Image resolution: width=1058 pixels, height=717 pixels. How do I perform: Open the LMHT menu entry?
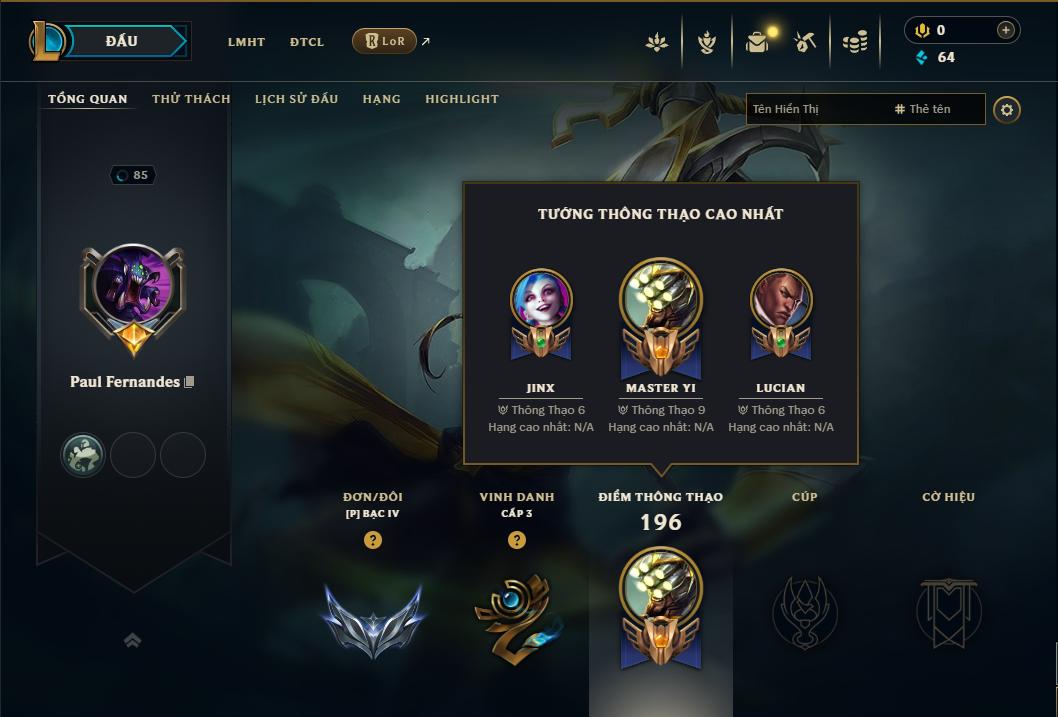coord(246,42)
